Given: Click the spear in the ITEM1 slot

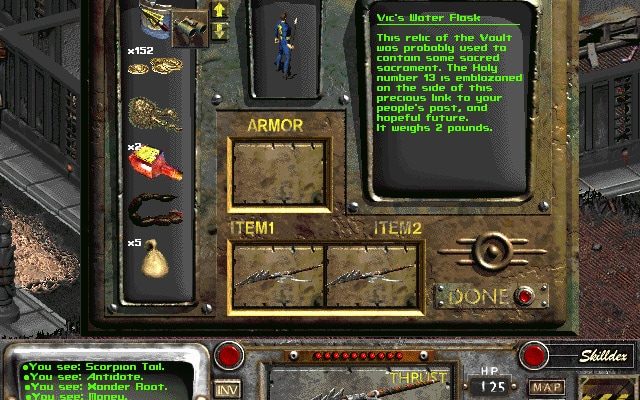Looking at the screenshot, I should coord(277,277).
